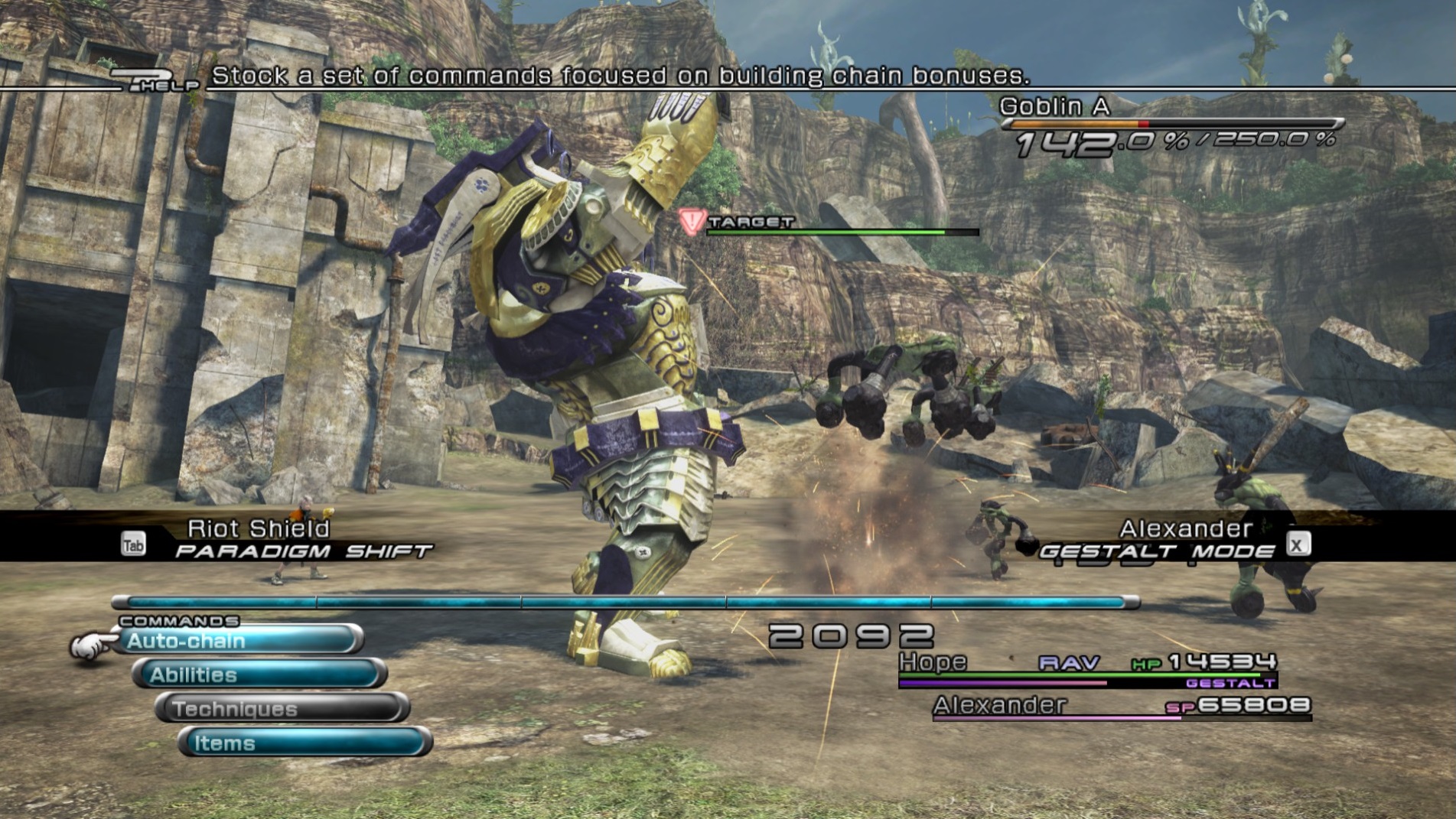The height and width of the screenshot is (819, 1456).
Task: Select the Alexander eidolon status row
Action: point(1121,706)
